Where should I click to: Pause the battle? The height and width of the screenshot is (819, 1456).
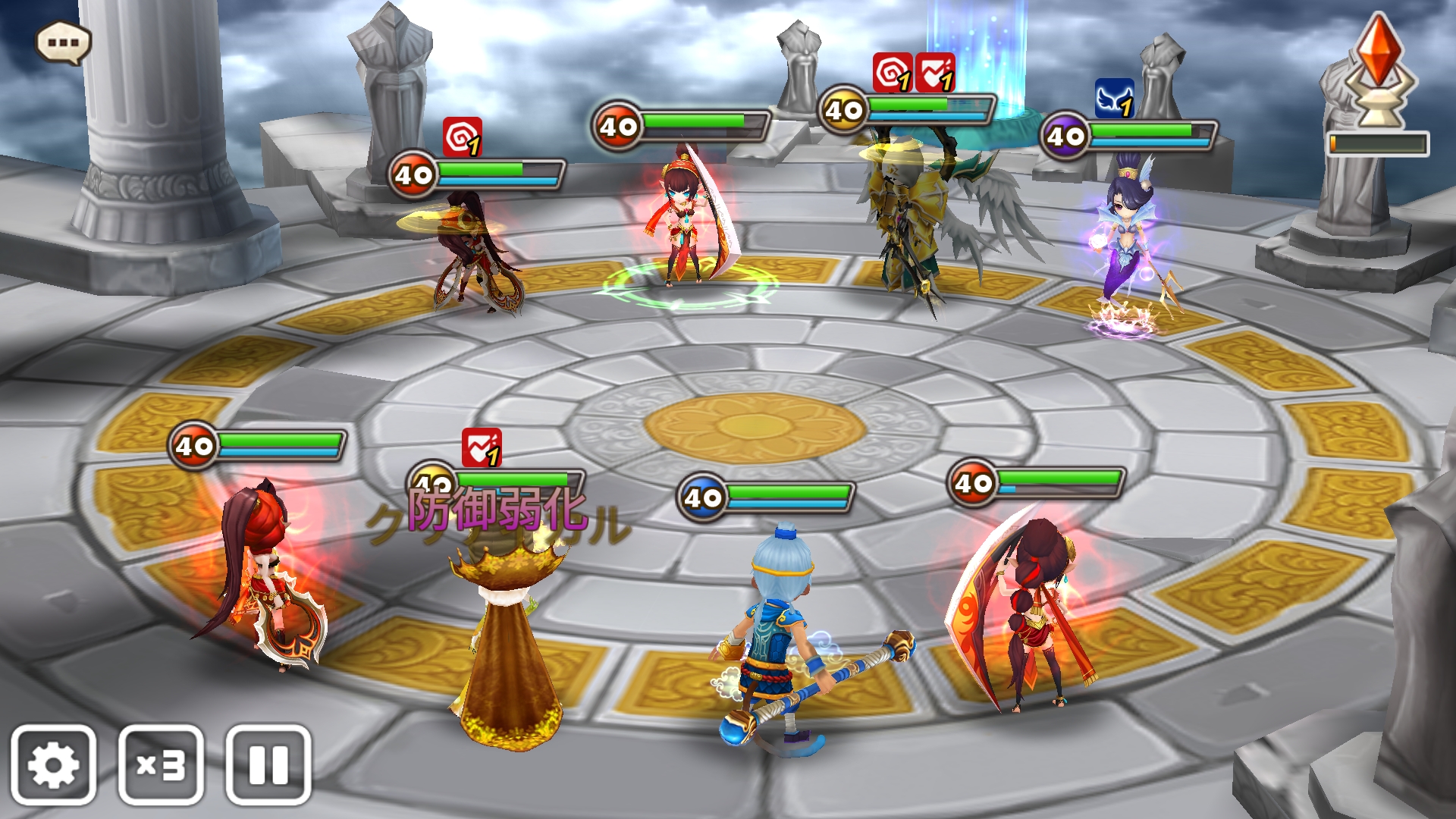pos(268,764)
